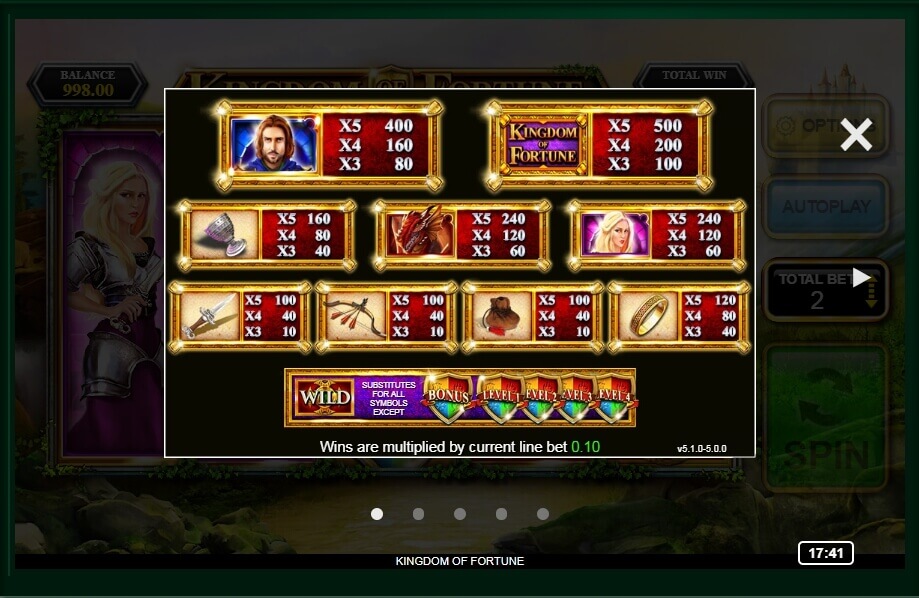Screen dimensions: 919x598
Task: Close the paytable with the X button
Action: pyautogui.click(x=856, y=134)
